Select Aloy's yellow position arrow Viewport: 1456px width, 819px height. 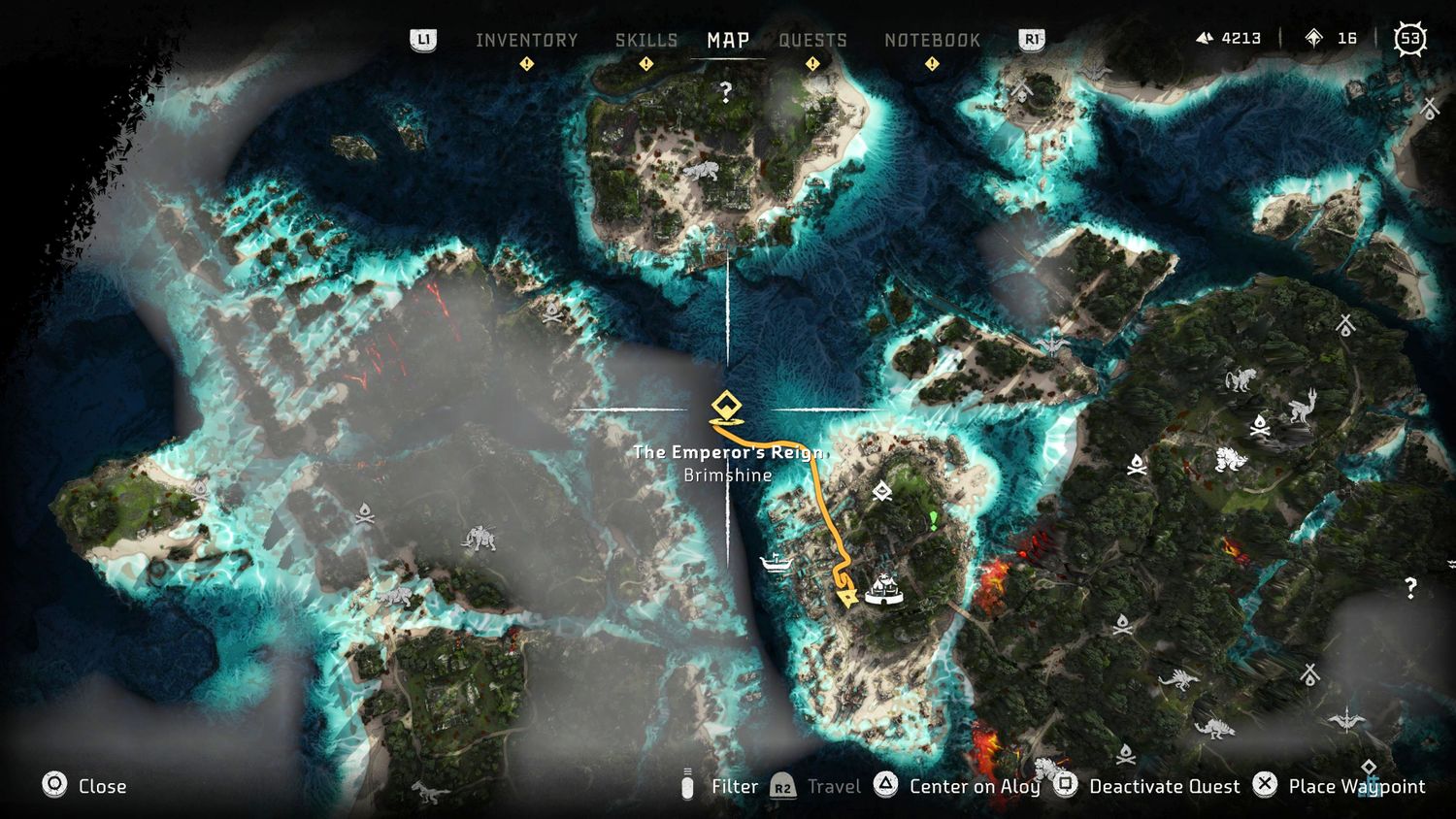[847, 596]
